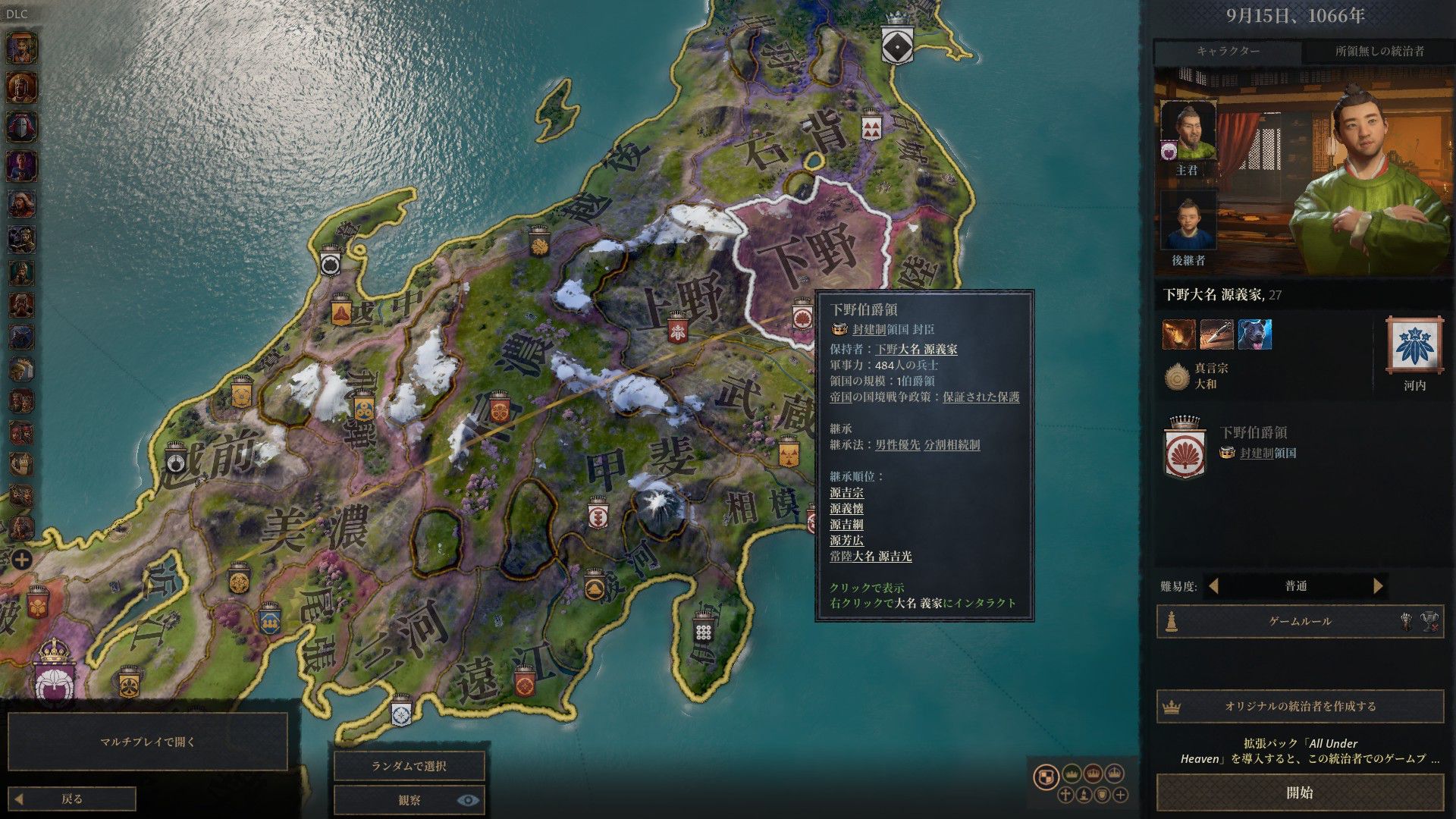The image size is (1456, 819).
Task: Go back with the 戻る button
Action: coord(74,799)
